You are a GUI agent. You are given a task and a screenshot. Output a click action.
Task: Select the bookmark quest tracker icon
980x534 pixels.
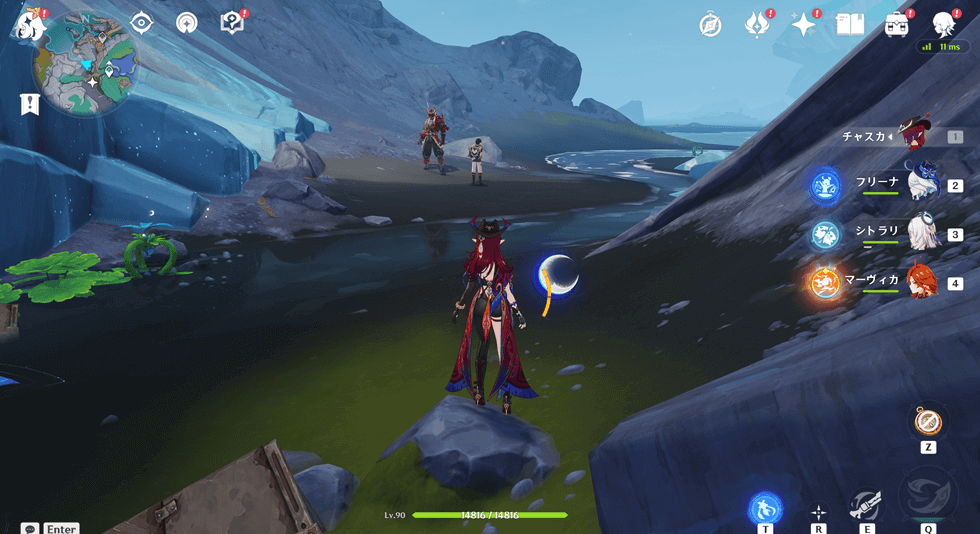29,103
